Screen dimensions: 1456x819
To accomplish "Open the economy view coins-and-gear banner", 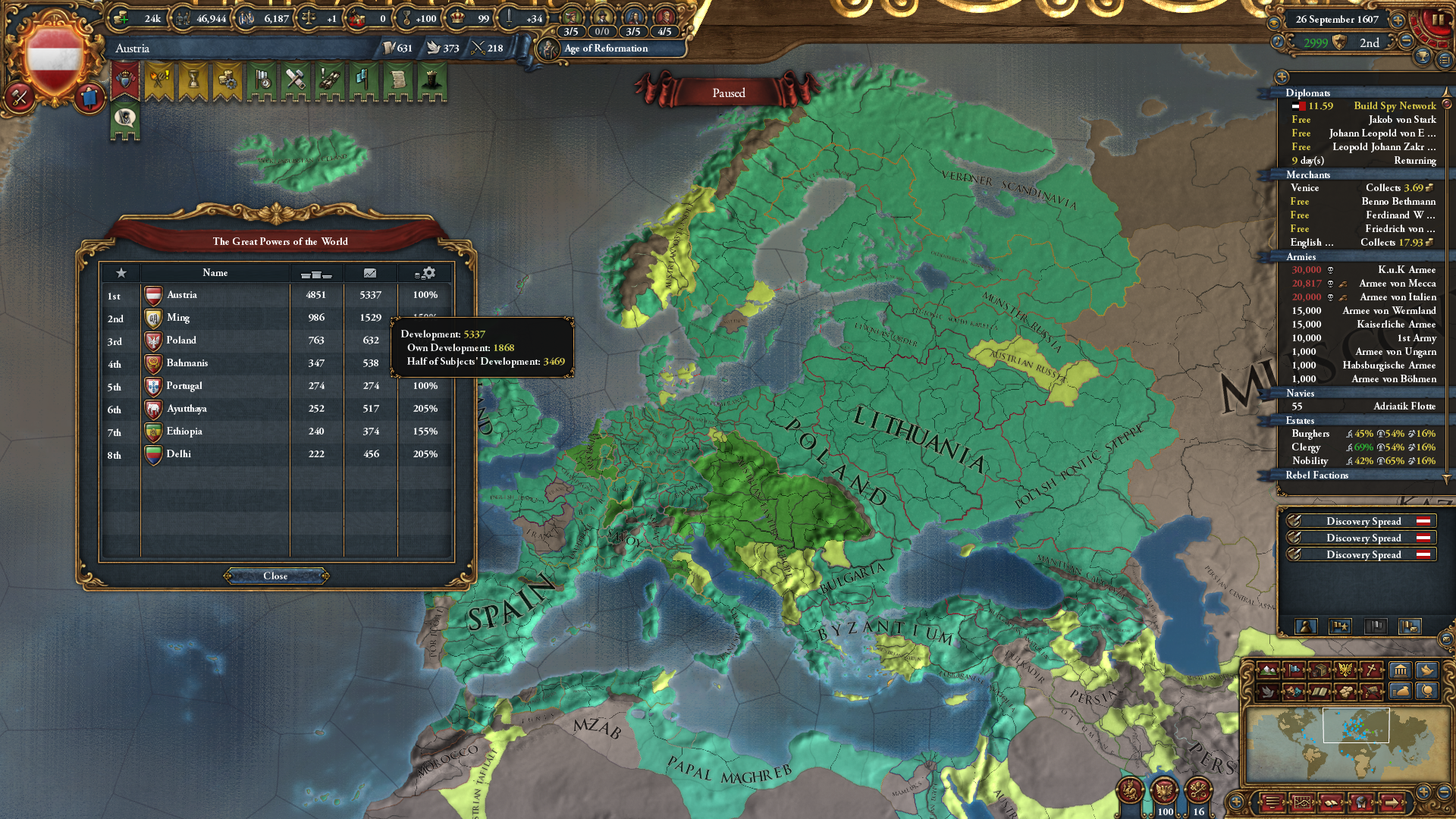I will pos(227,82).
